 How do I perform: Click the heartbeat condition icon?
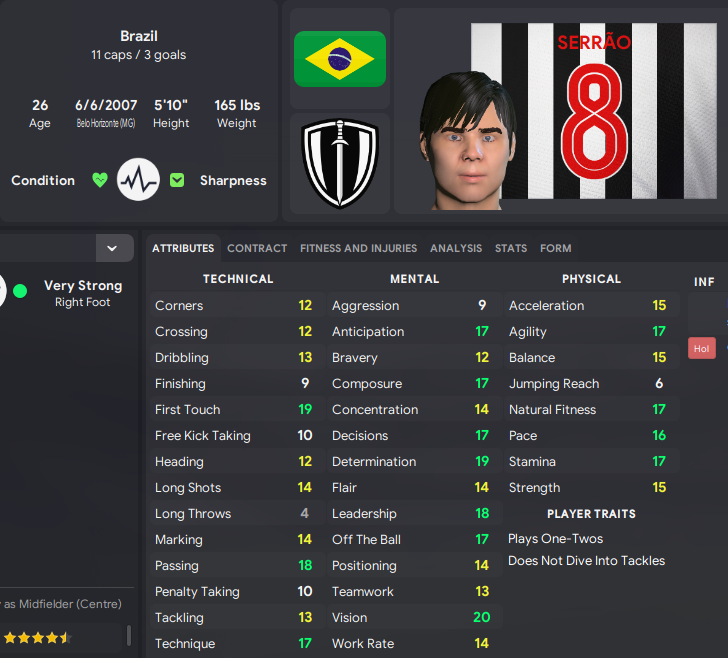click(x=138, y=181)
